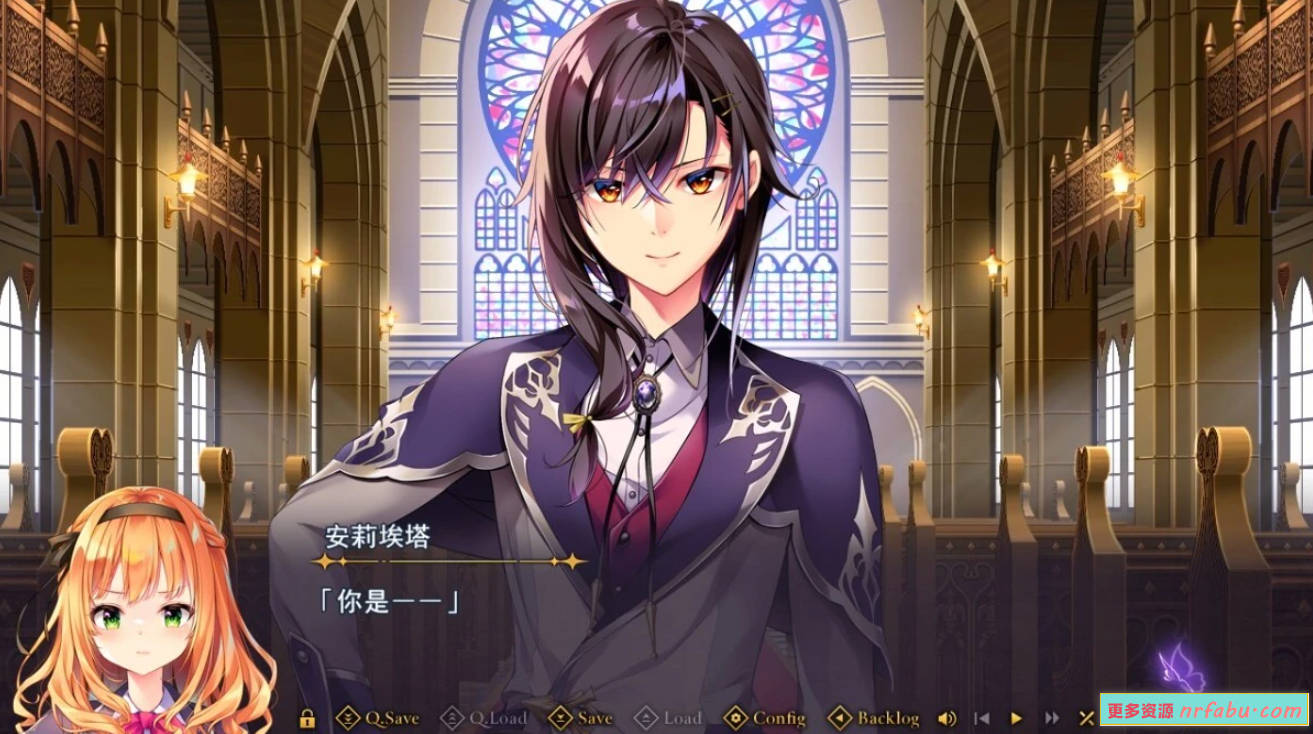Hide the dialogue interface with the X icon
The height and width of the screenshot is (734, 1313).
point(1086,718)
